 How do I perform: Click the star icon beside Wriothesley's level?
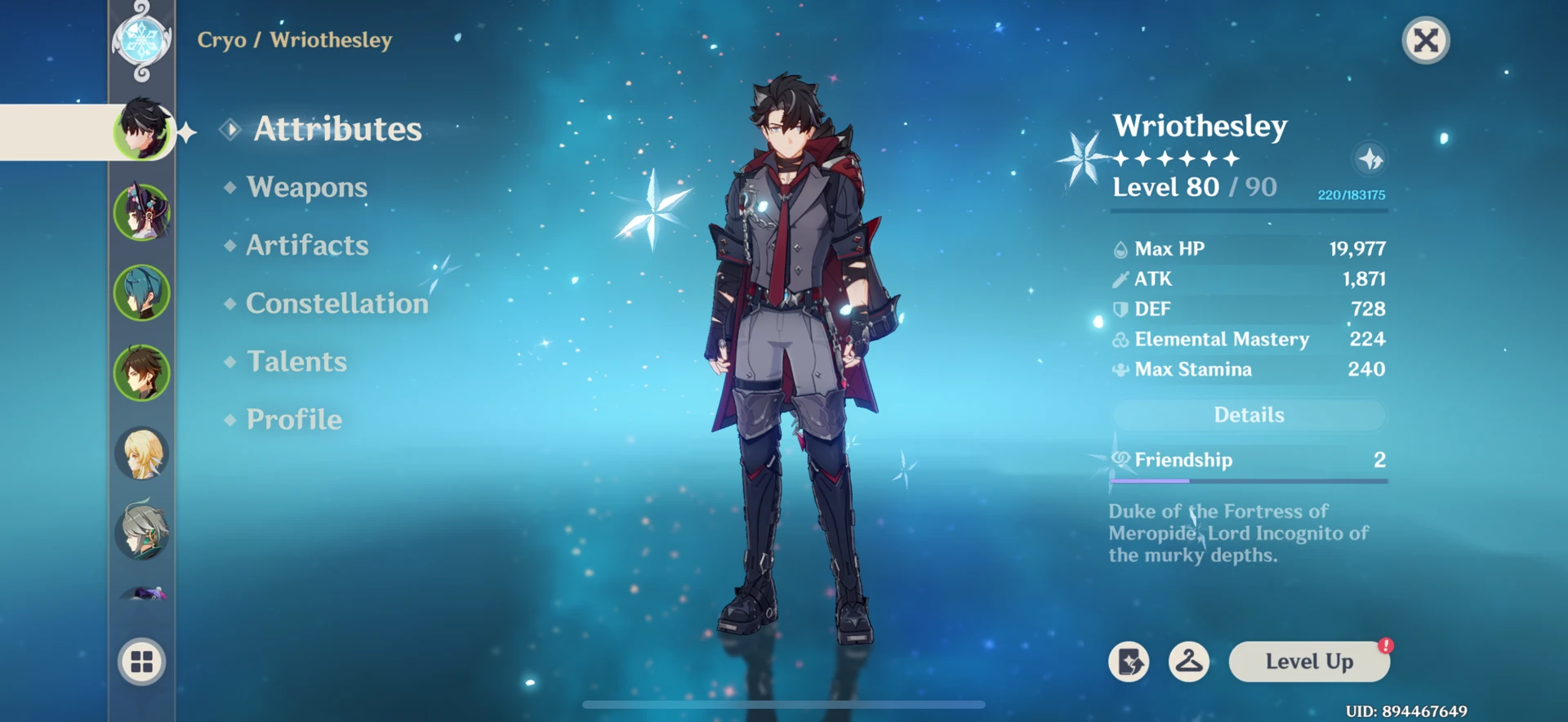(1370, 160)
